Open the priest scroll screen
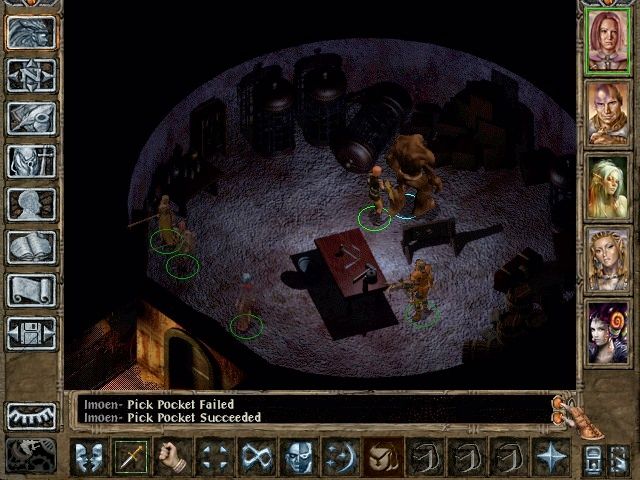The image size is (640, 480). (31, 290)
